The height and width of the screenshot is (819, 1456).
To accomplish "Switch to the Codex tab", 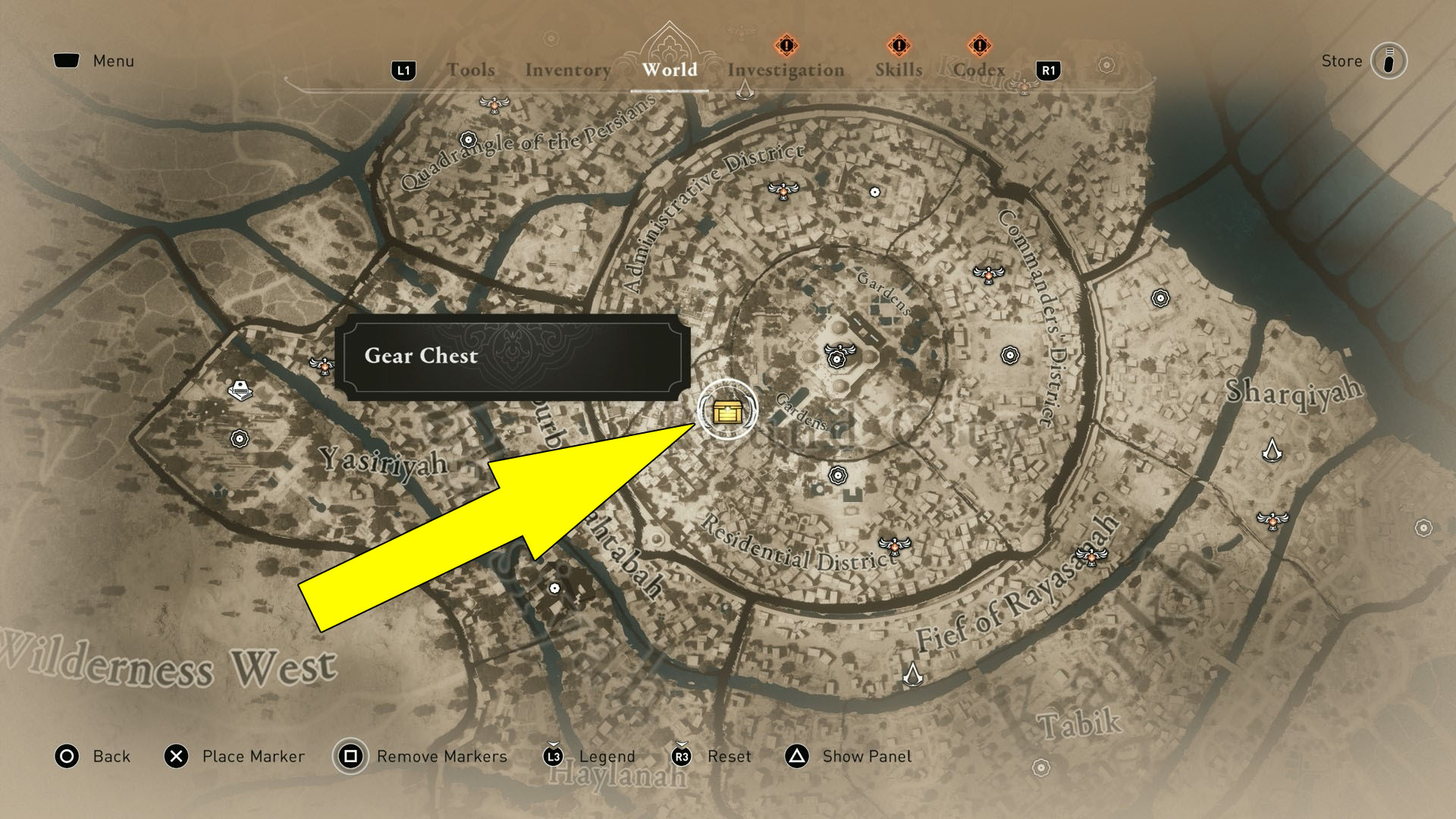I will 979,71.
